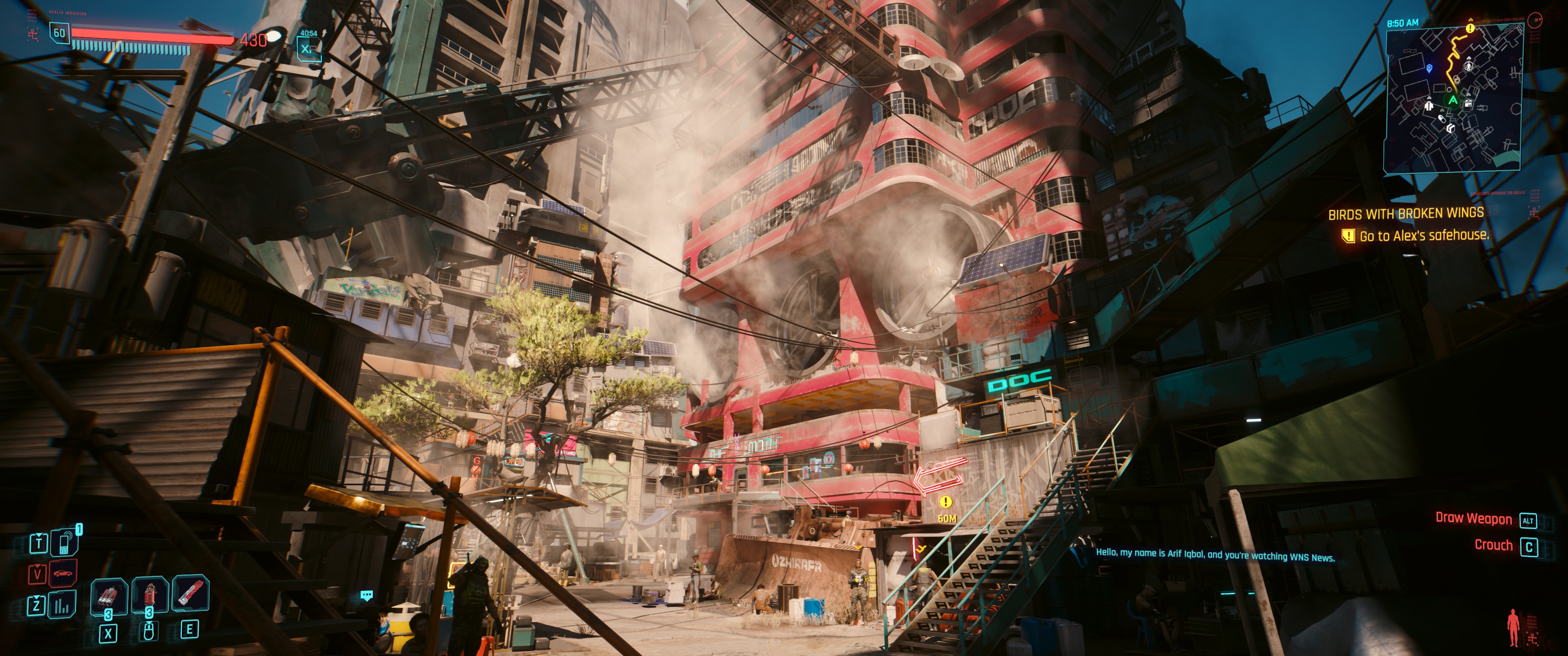Viewport: 1568px width, 656px height.
Task: Select the triple-canister inhaler quick slot
Action: click(x=108, y=596)
